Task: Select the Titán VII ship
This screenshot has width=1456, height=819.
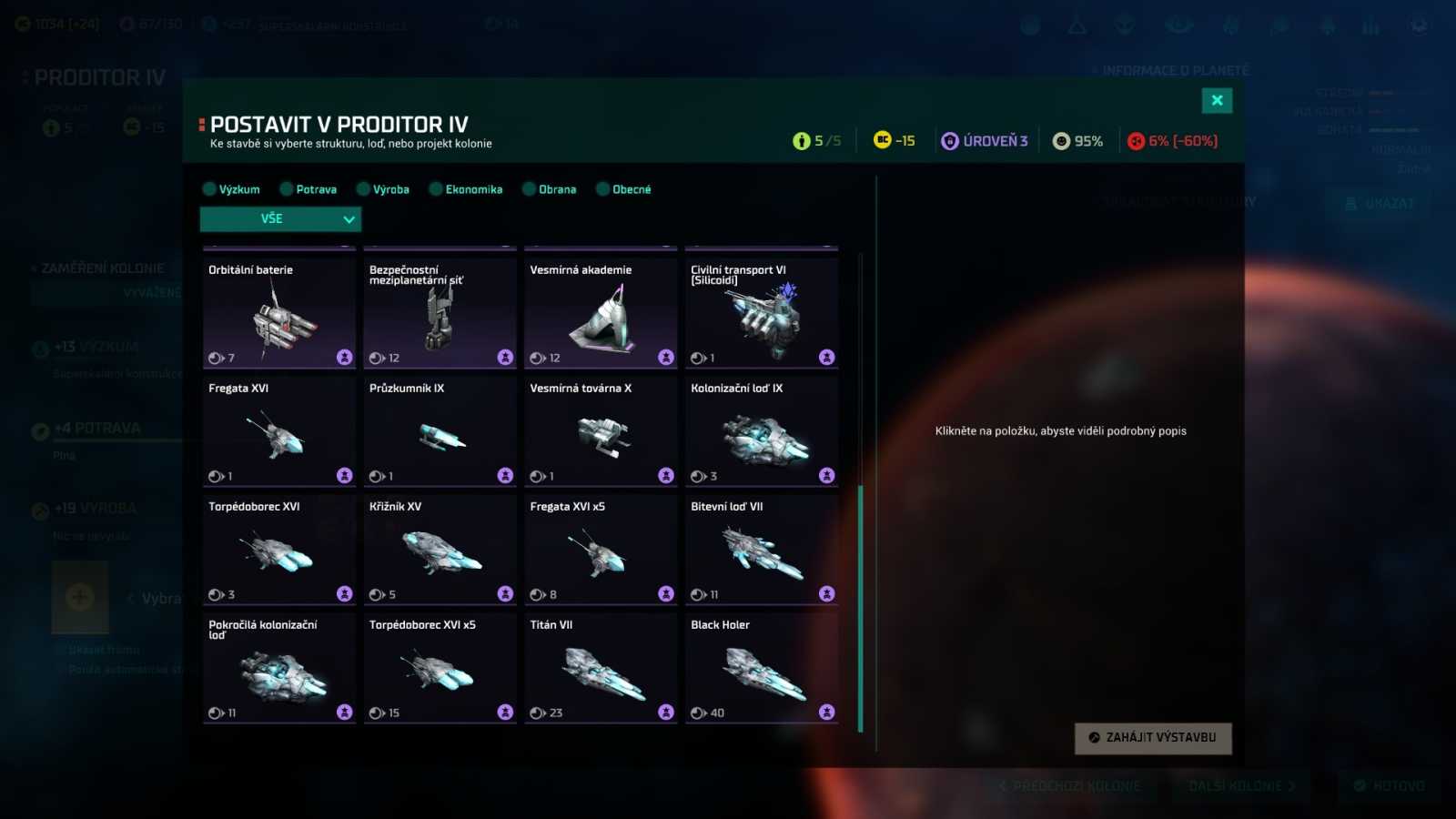Action: point(601,668)
